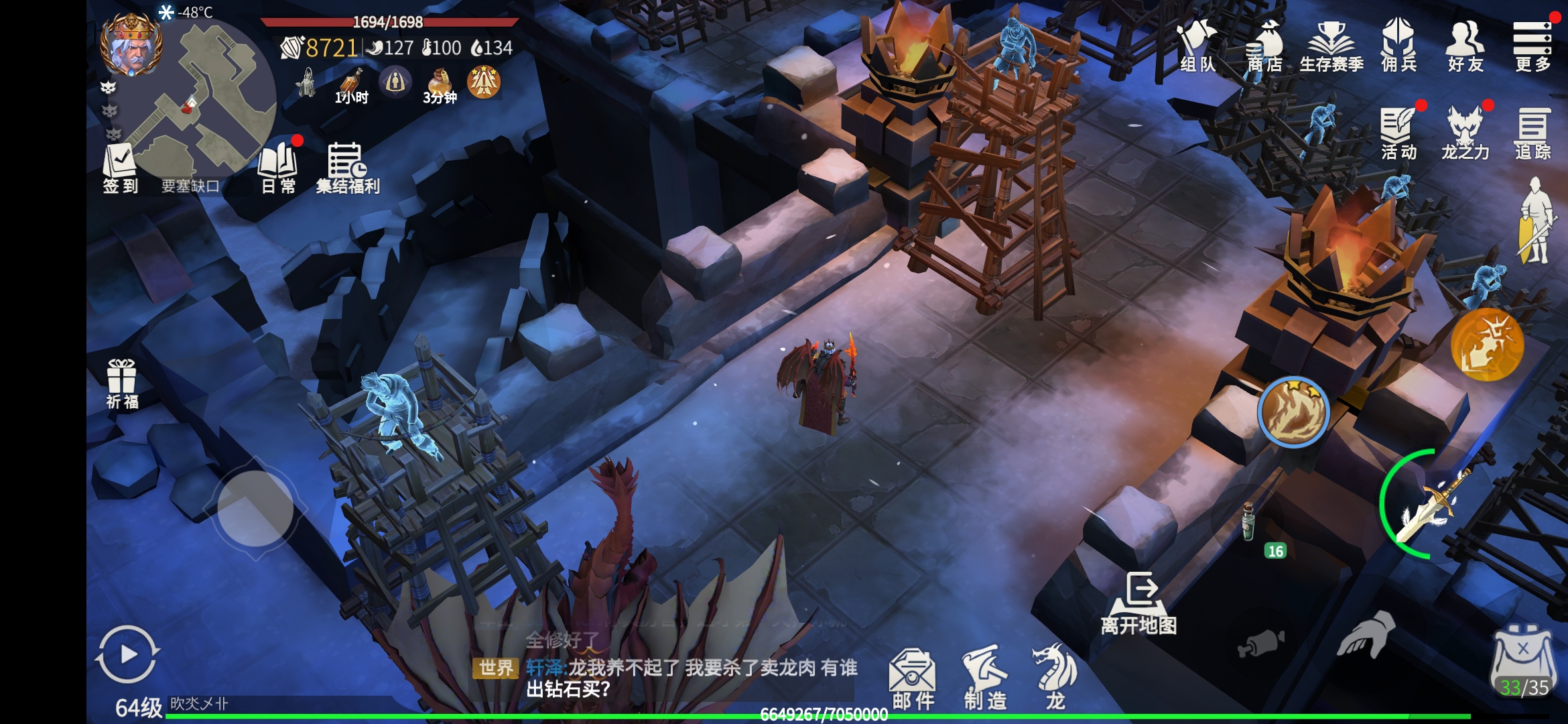Click the 离开地图 leave map button
This screenshot has height=724, width=1568.
pos(1139,603)
